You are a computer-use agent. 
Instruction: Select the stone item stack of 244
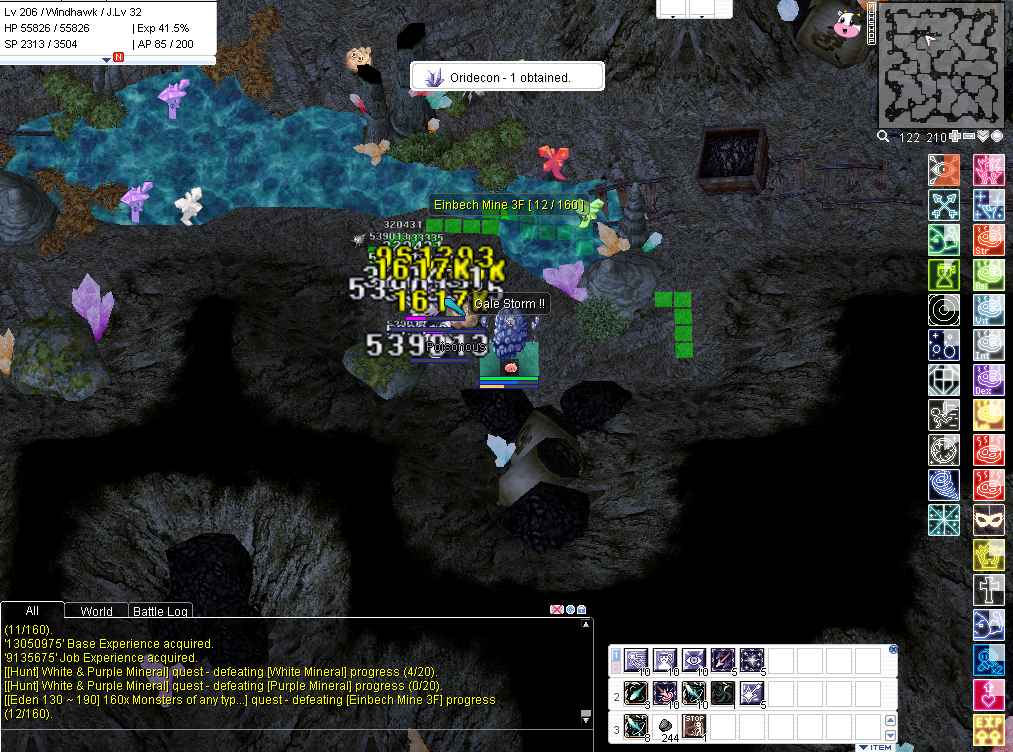point(665,727)
